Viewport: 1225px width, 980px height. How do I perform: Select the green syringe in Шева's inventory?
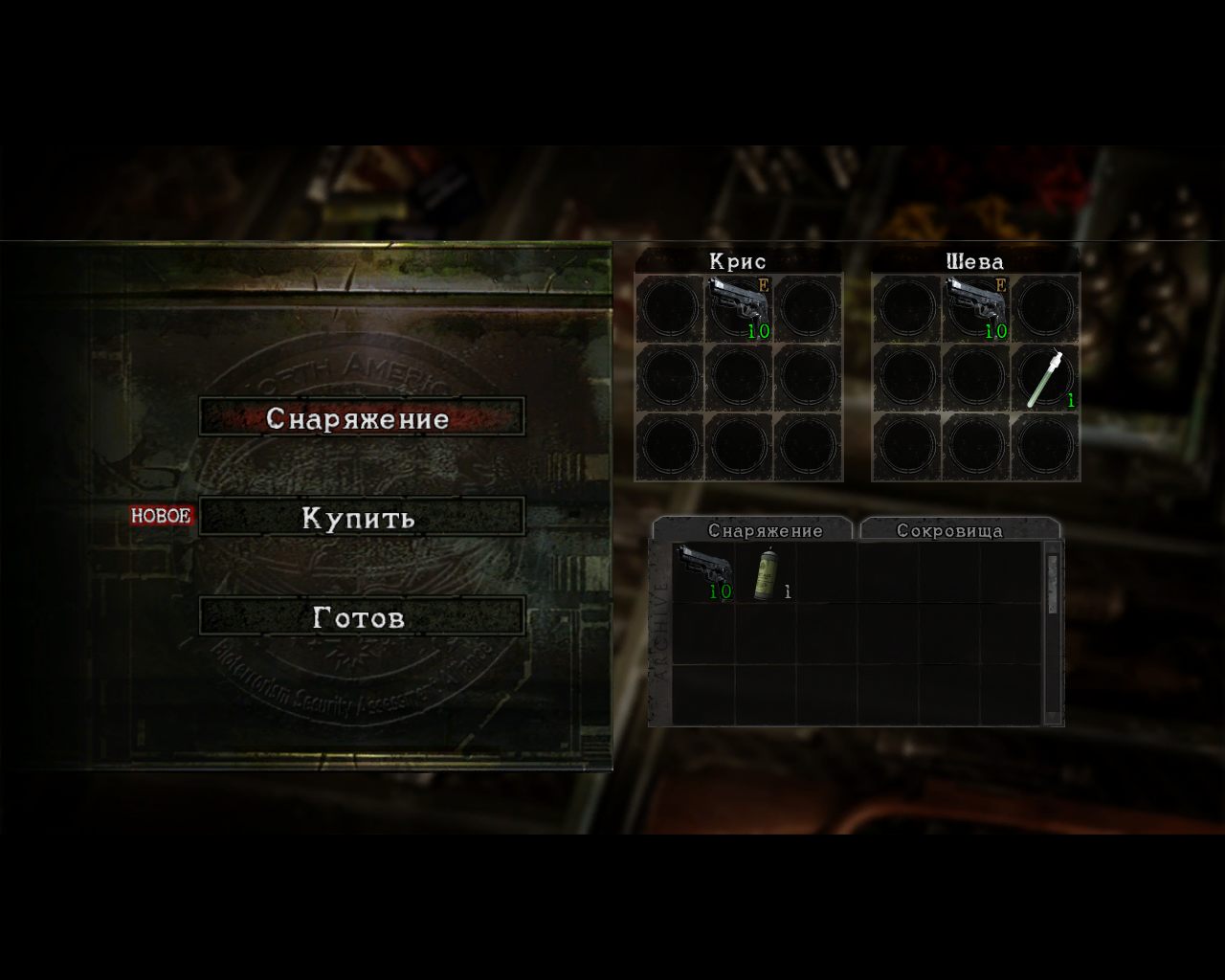pos(1045,377)
